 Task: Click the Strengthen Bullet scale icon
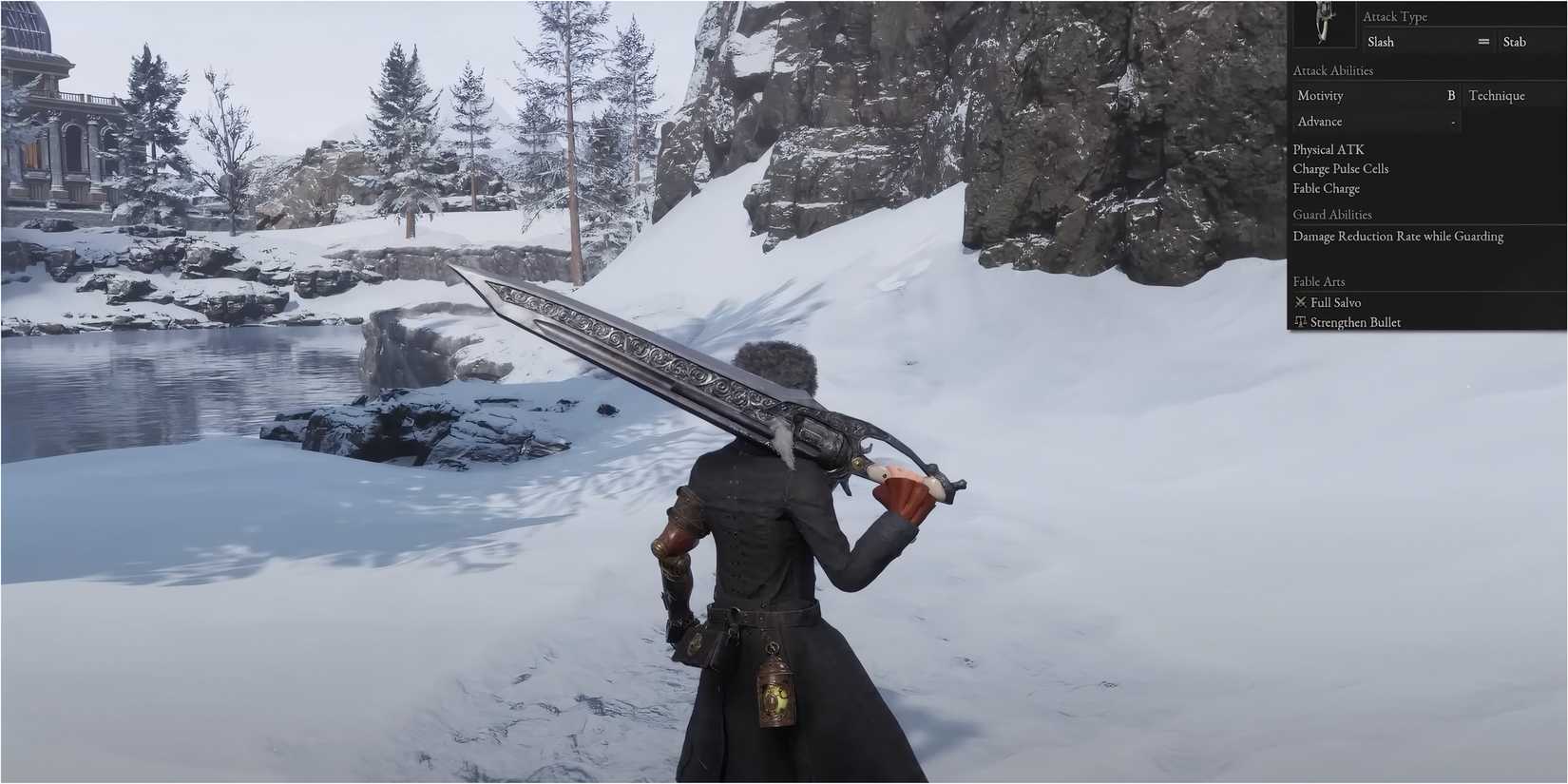[x=1300, y=322]
